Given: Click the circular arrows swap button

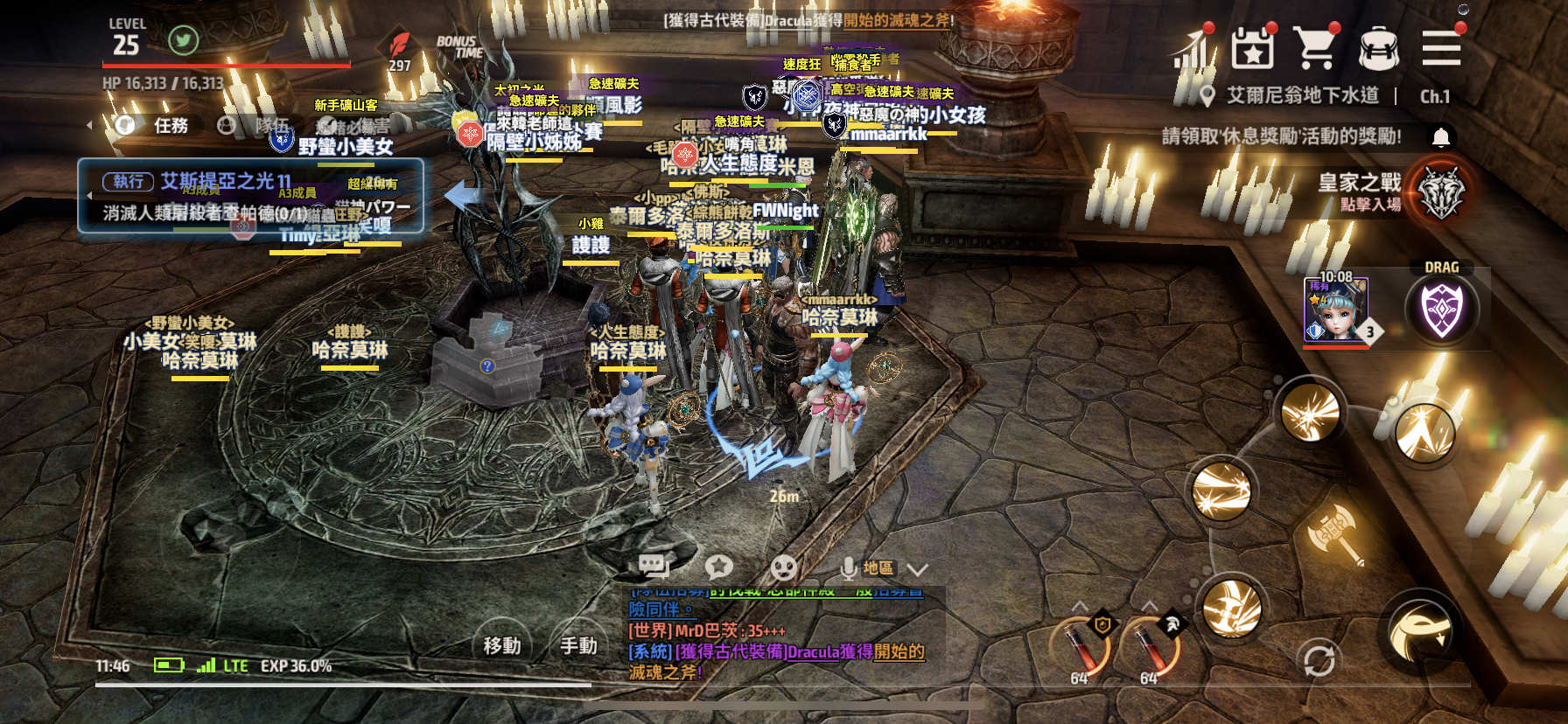Looking at the screenshot, I should [x=1319, y=660].
